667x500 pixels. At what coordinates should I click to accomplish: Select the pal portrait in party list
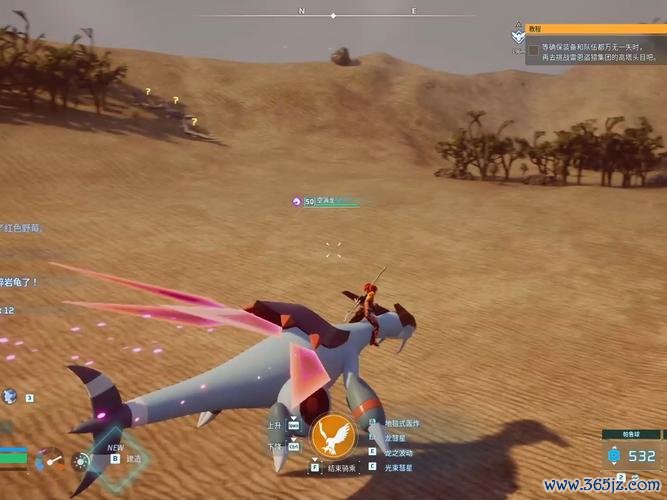(x=9, y=397)
